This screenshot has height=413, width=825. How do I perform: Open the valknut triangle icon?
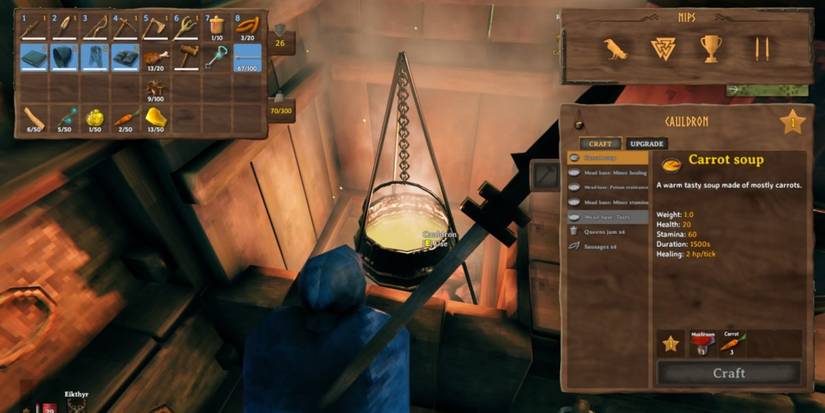coord(662,48)
